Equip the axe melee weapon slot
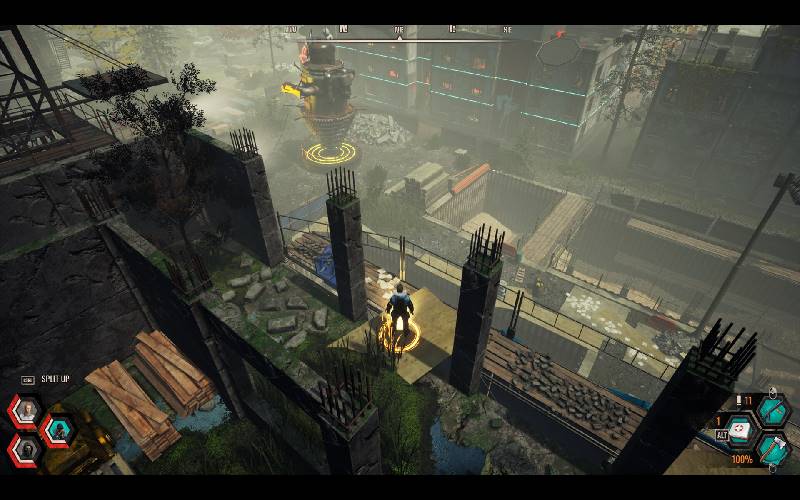 [x=773, y=447]
